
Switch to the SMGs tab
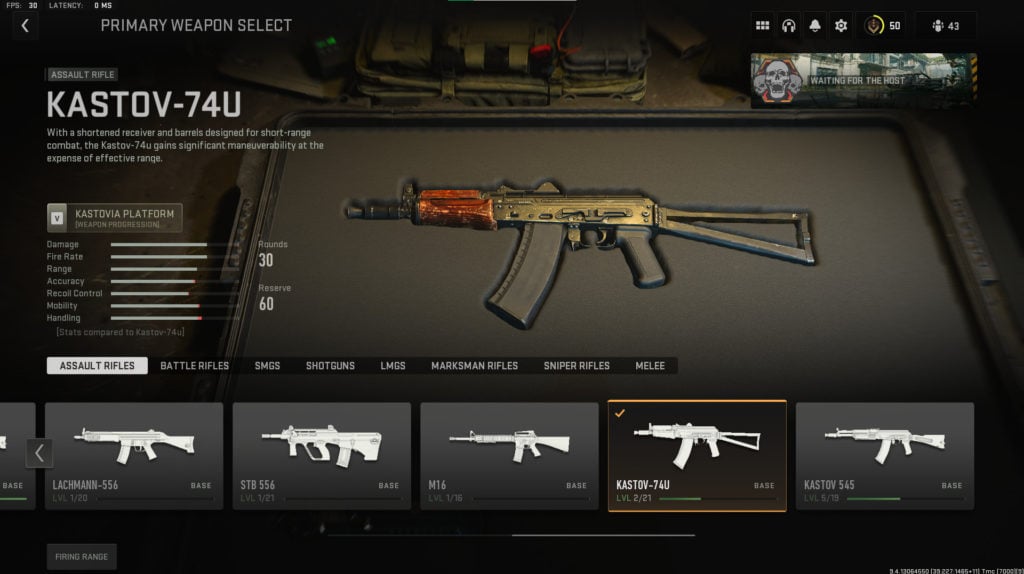[x=267, y=366]
